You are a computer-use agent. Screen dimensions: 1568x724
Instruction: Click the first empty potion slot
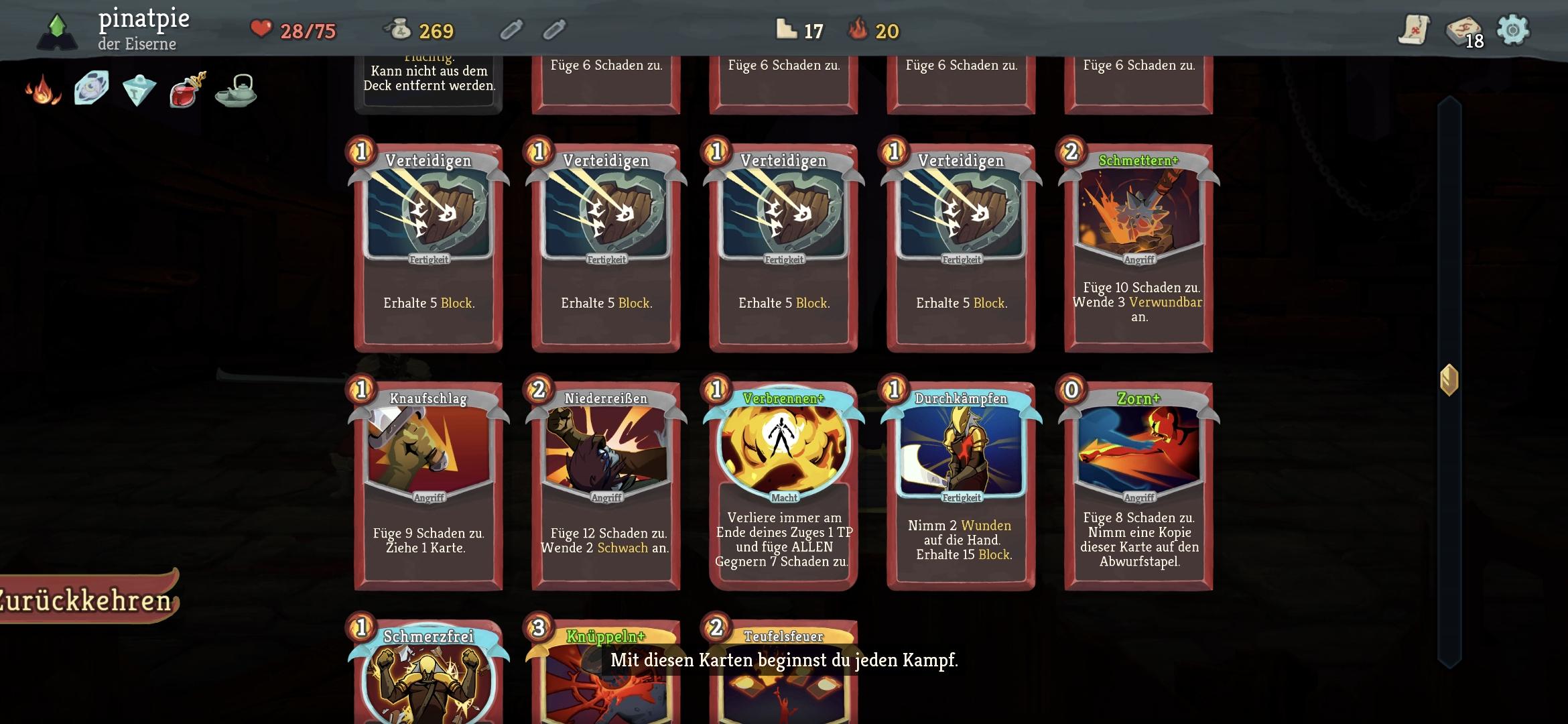[513, 30]
